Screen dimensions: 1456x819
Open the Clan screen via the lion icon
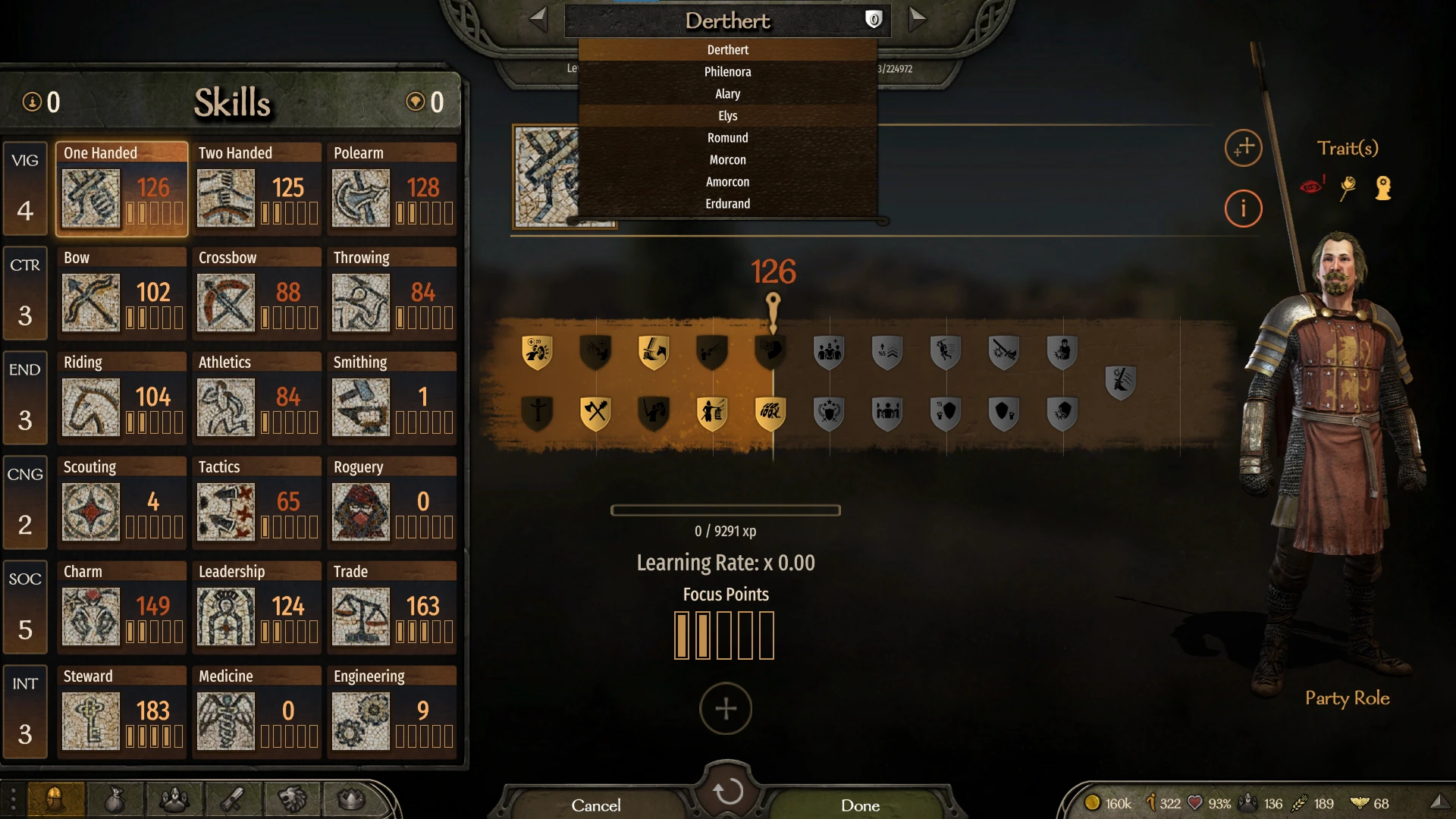(x=292, y=800)
